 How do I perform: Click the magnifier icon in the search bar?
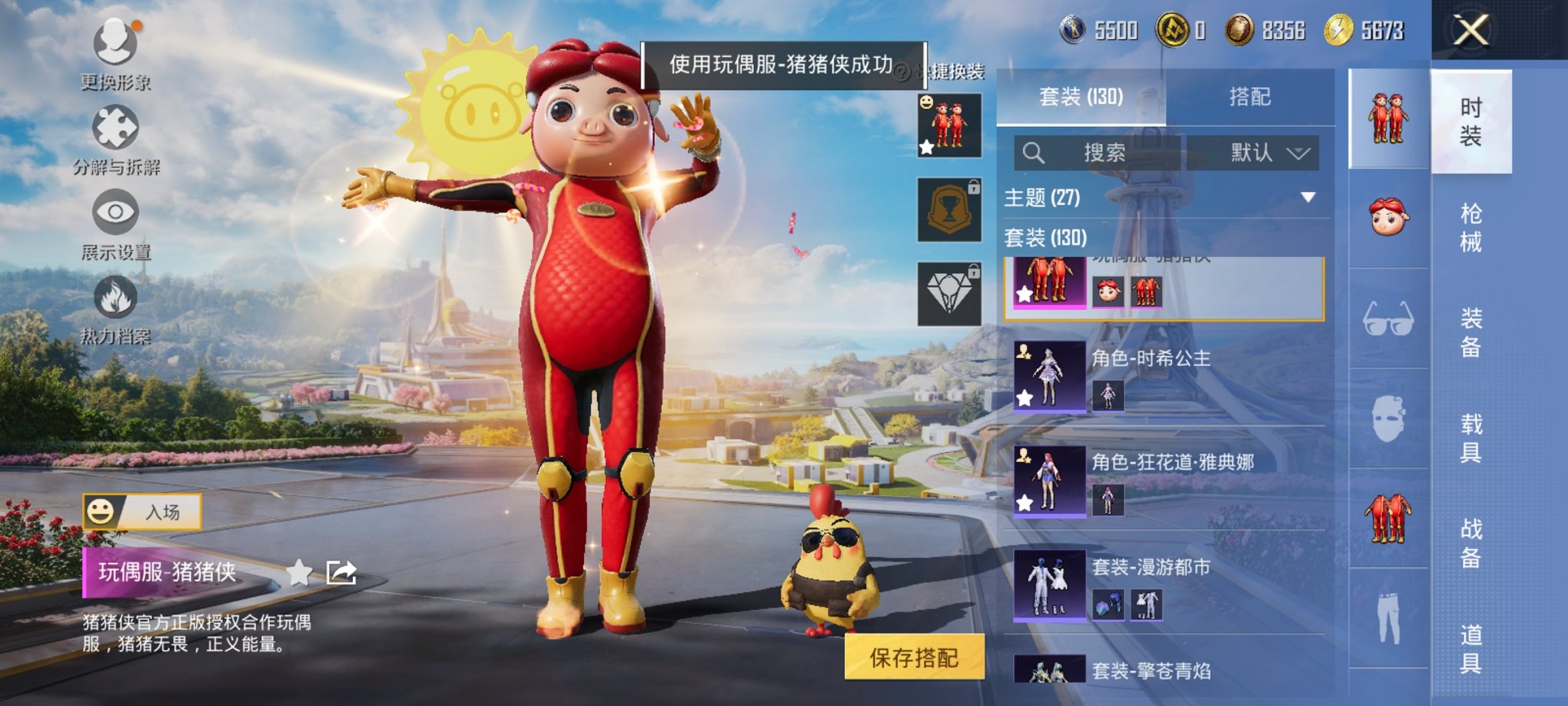click(x=1034, y=151)
